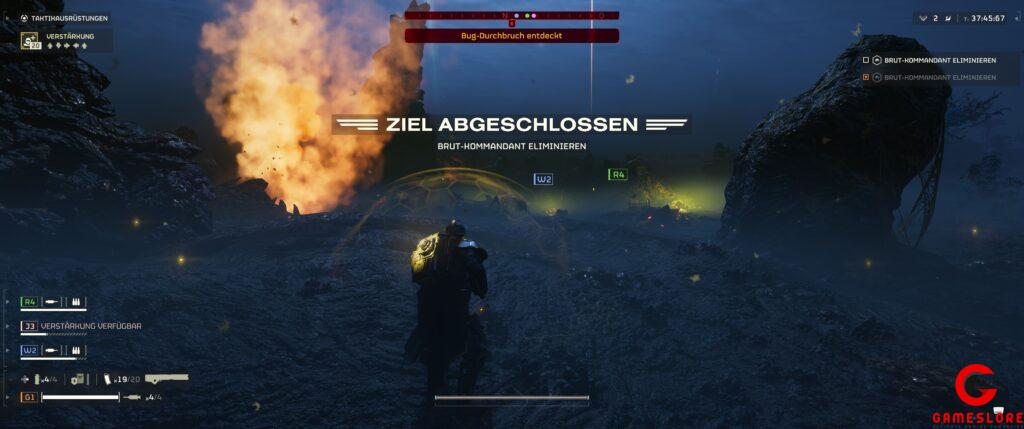Select own player tag G1

click(x=29, y=397)
